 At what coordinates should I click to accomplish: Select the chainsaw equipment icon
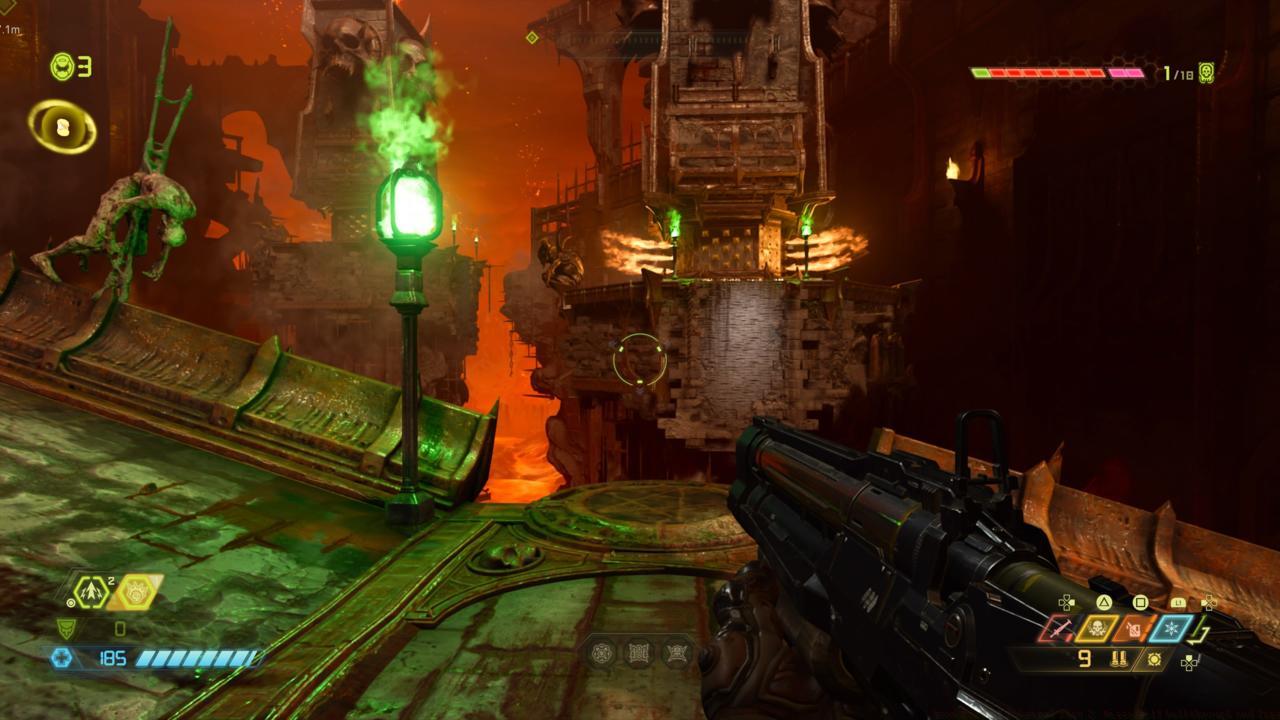pyautogui.click(x=1057, y=628)
